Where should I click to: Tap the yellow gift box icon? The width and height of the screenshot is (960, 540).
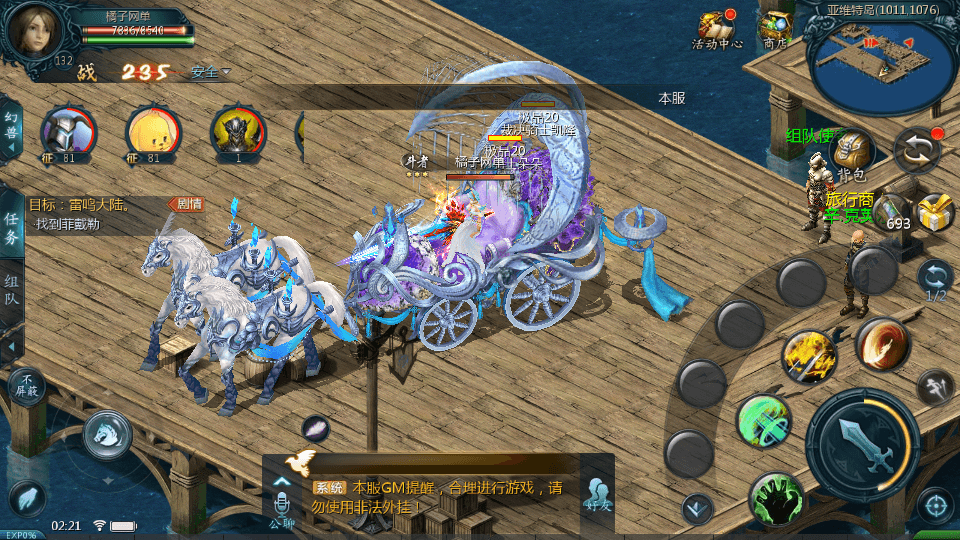(x=934, y=213)
